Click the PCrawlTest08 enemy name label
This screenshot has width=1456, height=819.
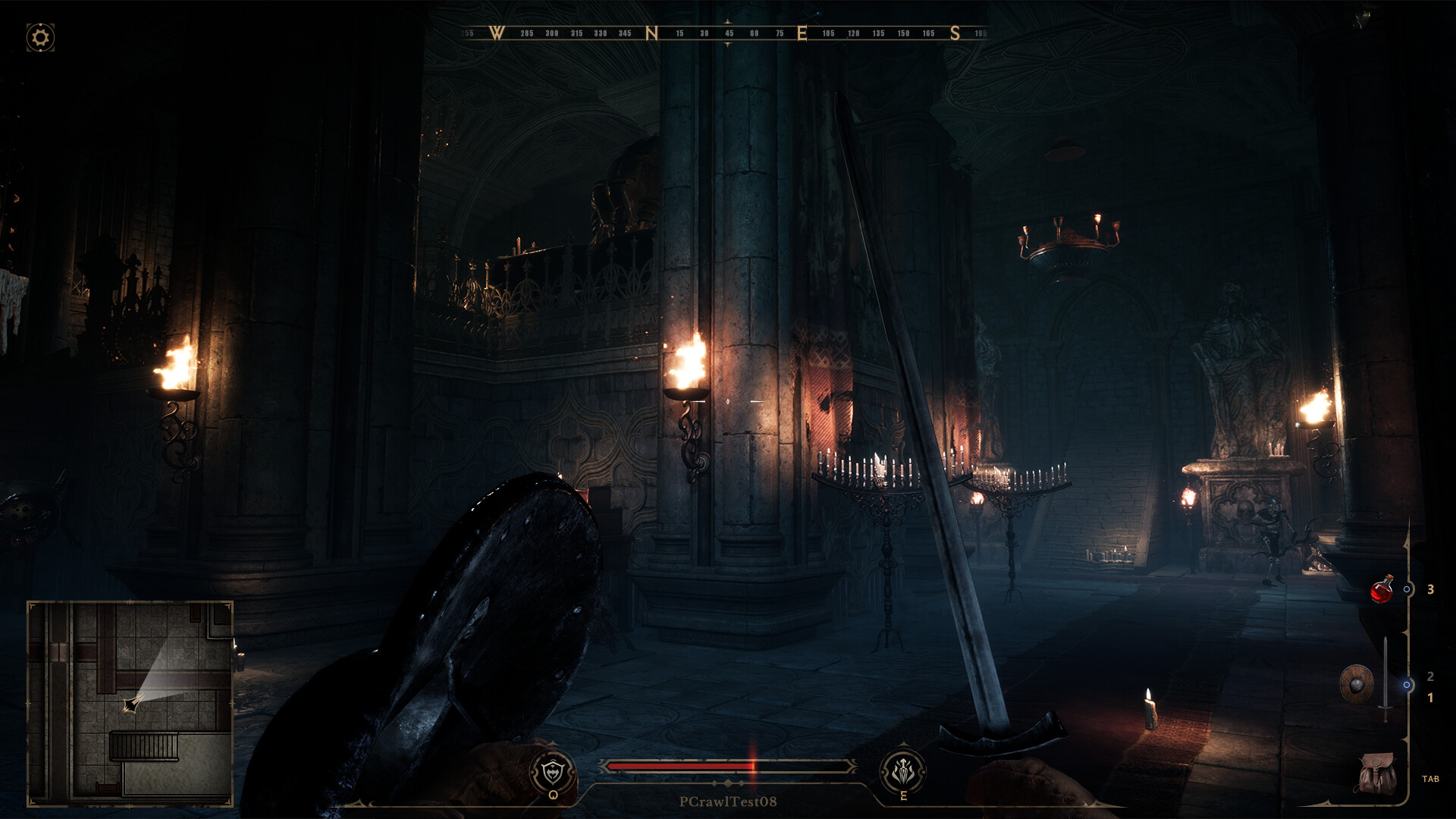tap(729, 802)
